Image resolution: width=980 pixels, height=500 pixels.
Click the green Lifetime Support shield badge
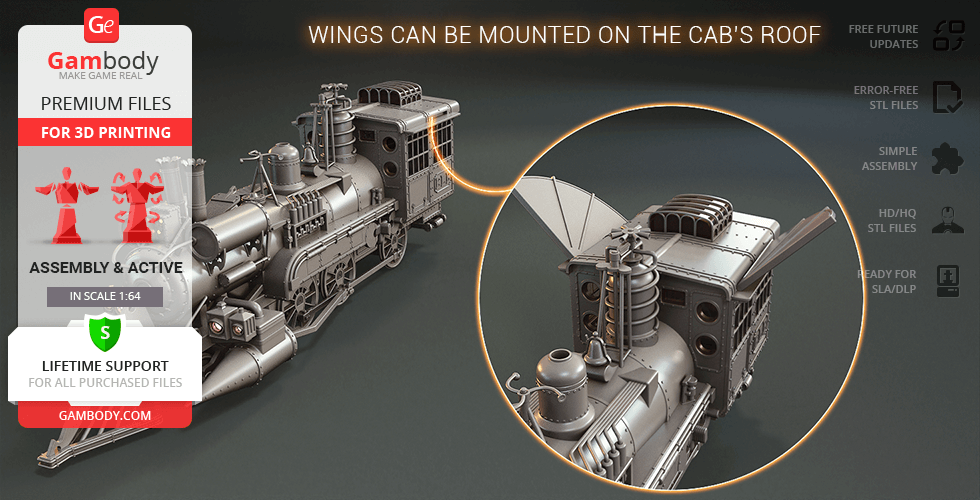[104, 331]
